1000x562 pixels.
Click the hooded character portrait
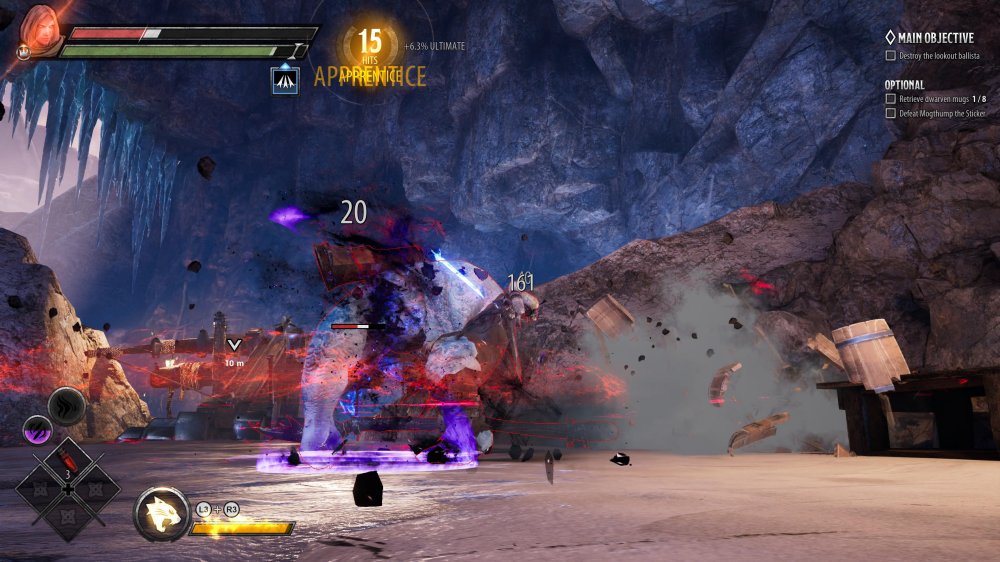click(41, 29)
